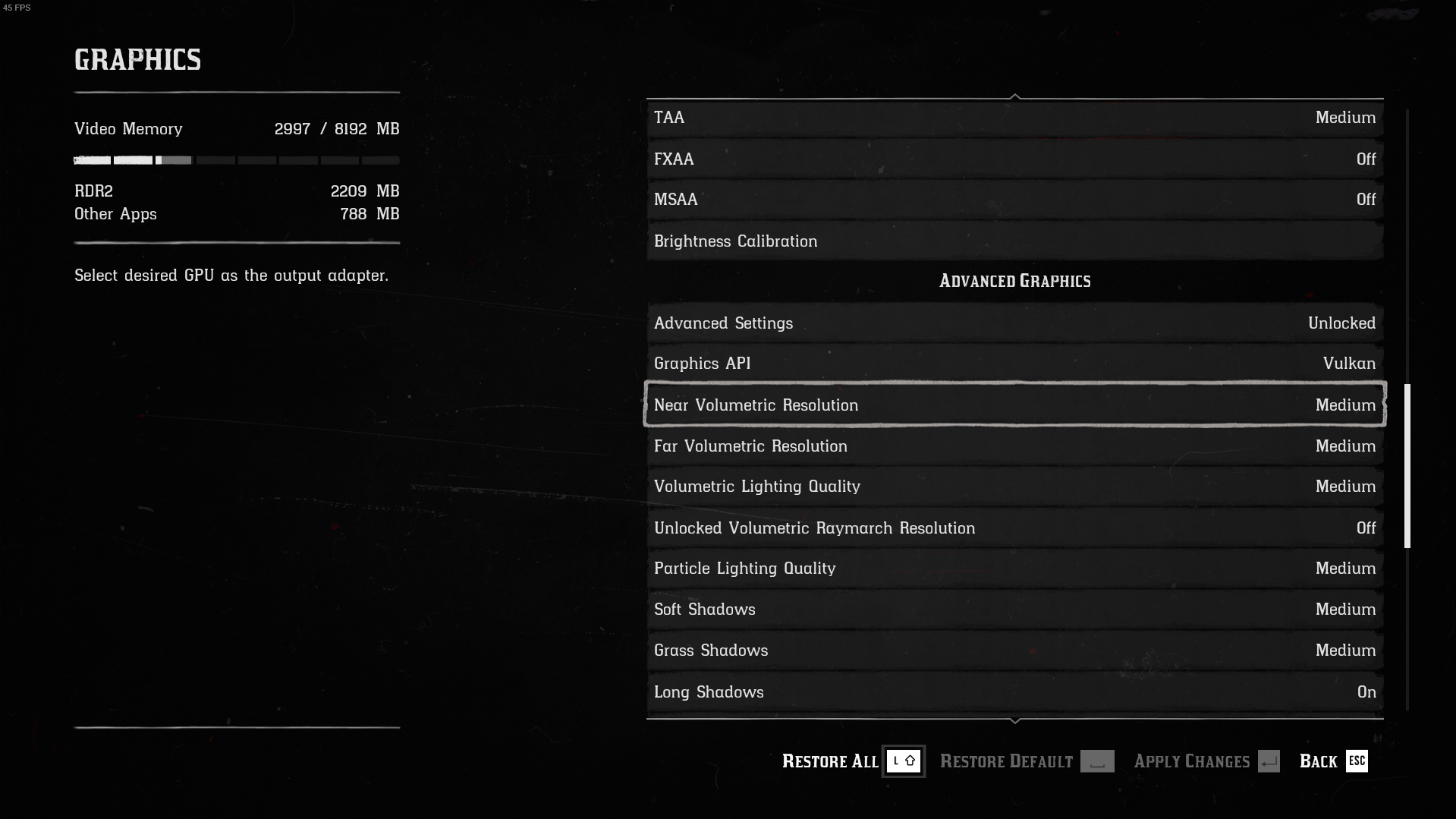Toggle Long Shadows on or off
Screen dimensions: 1456x819
(1014, 692)
